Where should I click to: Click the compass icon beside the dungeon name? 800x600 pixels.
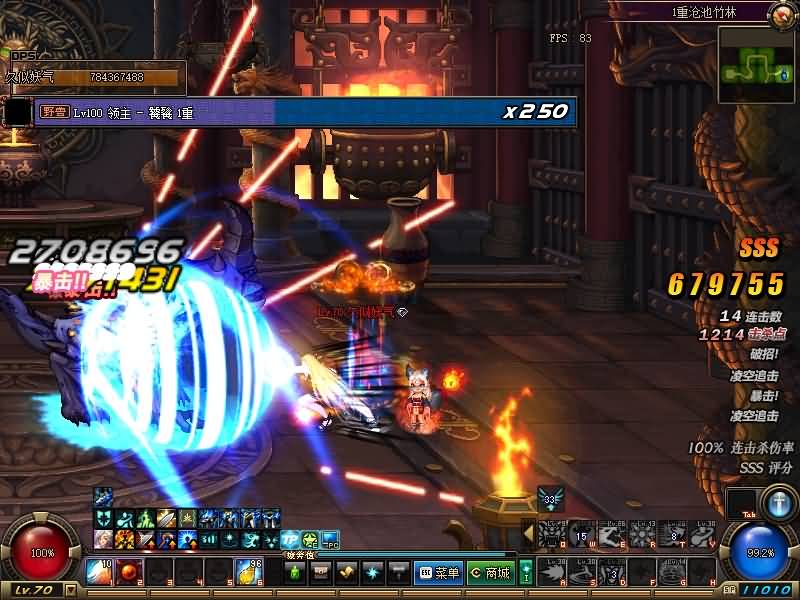point(781,13)
